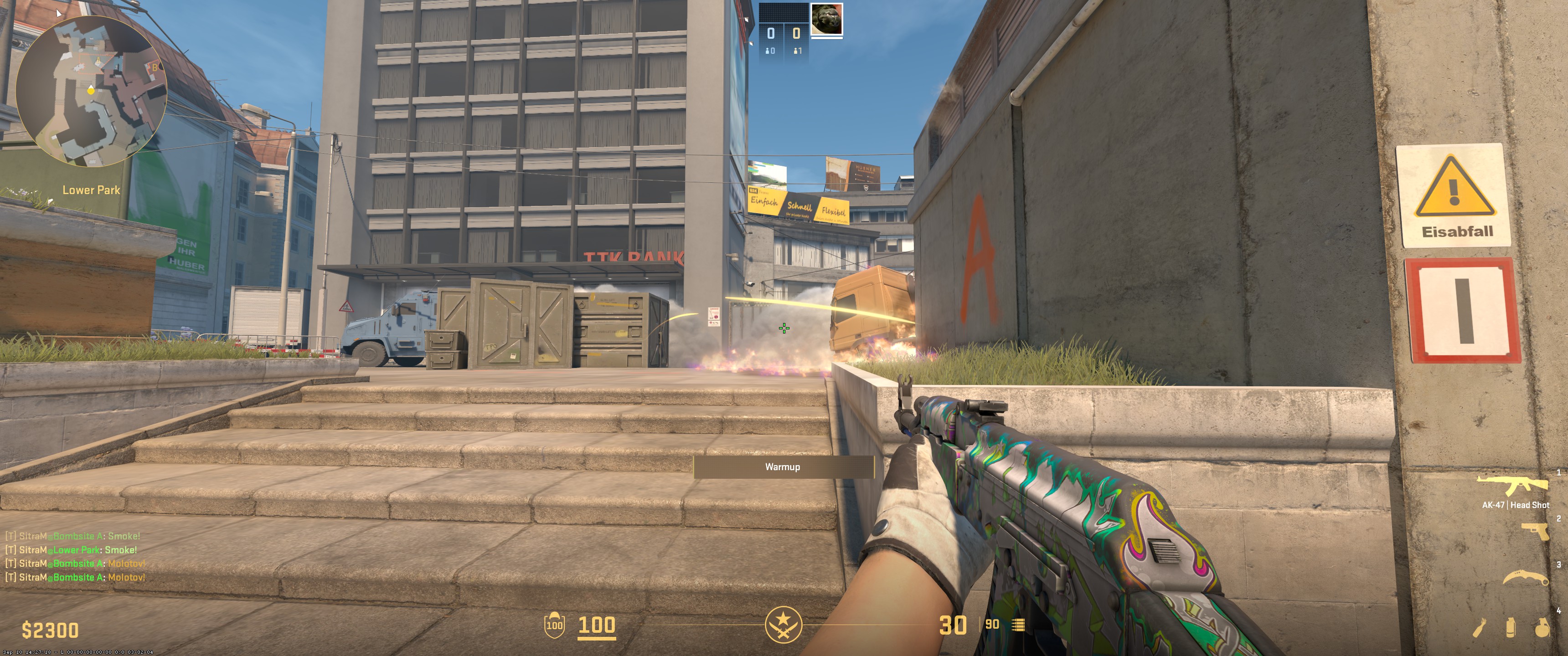Click the AK-47 Head Shot weapon name label
Image resolution: width=1568 pixels, height=656 pixels.
pos(1516,506)
